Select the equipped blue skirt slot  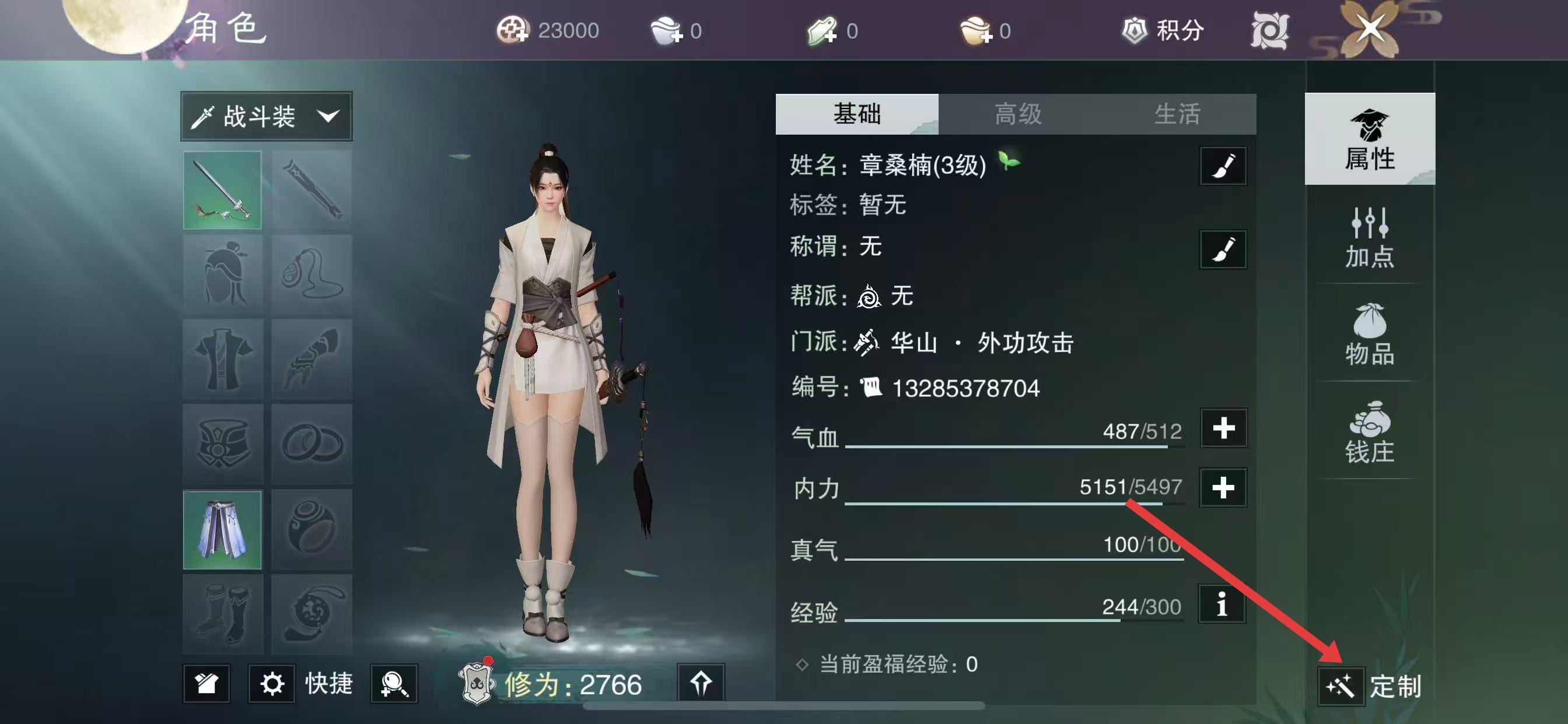pos(223,530)
